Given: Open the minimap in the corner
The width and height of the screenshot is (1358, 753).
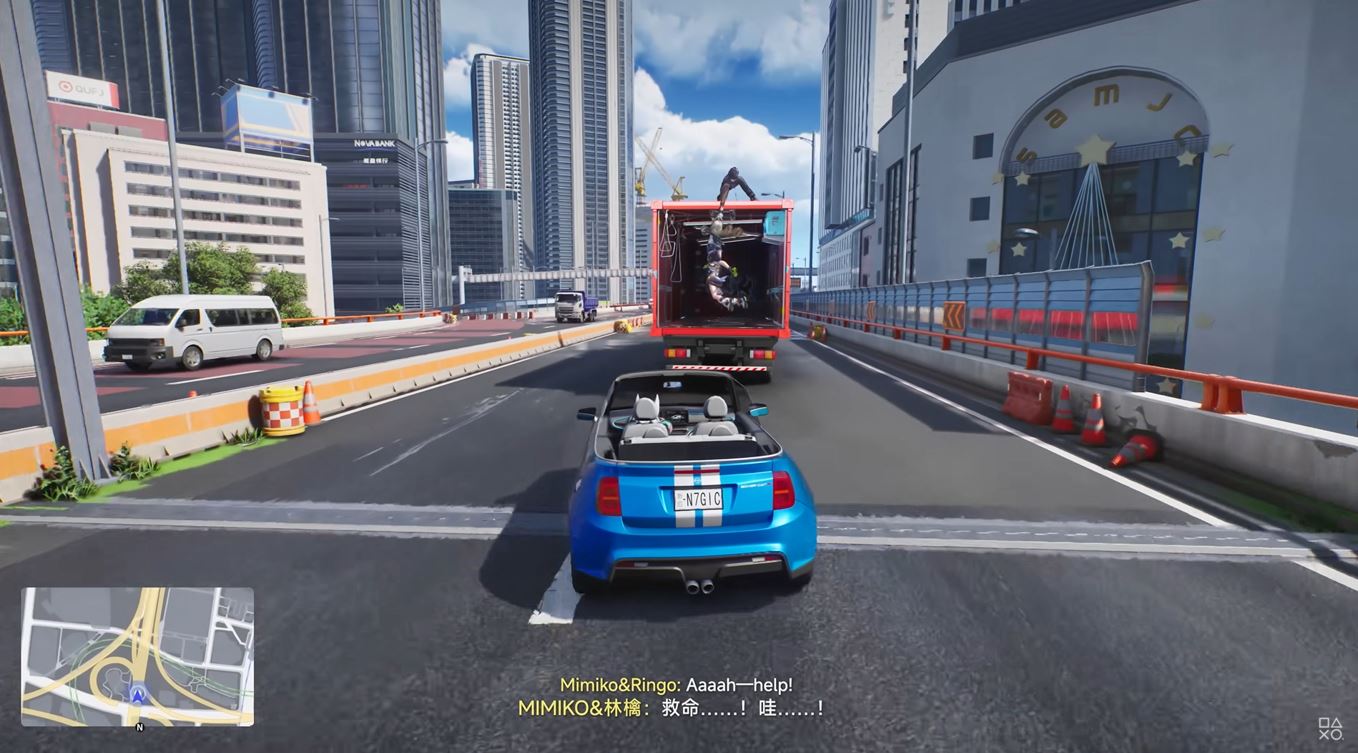Looking at the screenshot, I should [x=137, y=656].
